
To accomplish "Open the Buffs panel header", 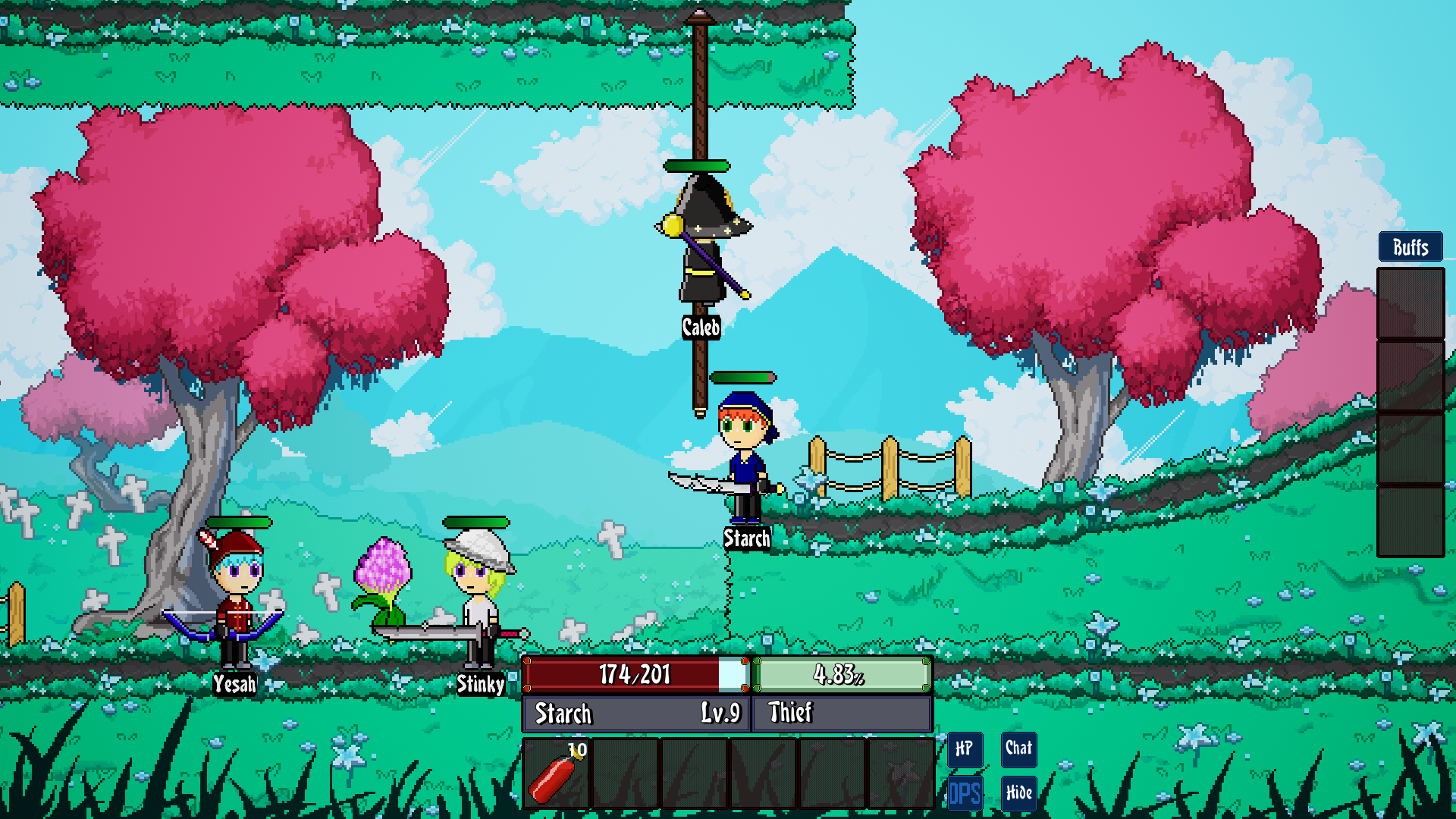I will 1410,247.
